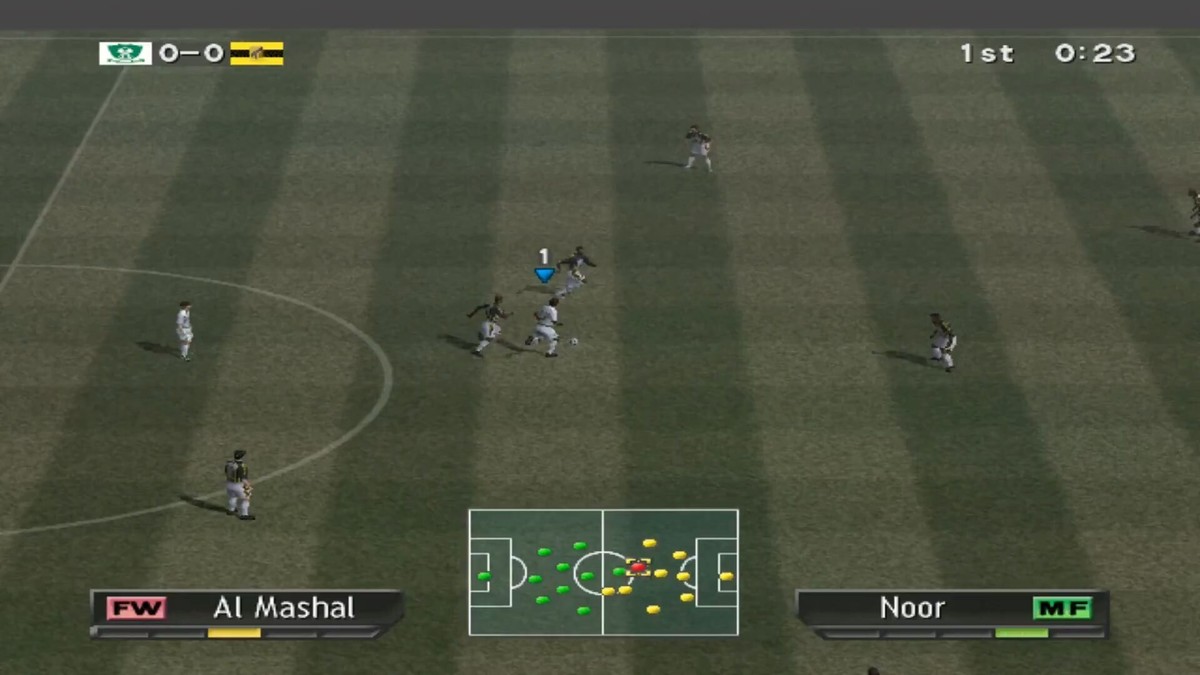Screen dimensions: 1200x675
Task: Click the yellow and black away team emblem
Action: 257,53
